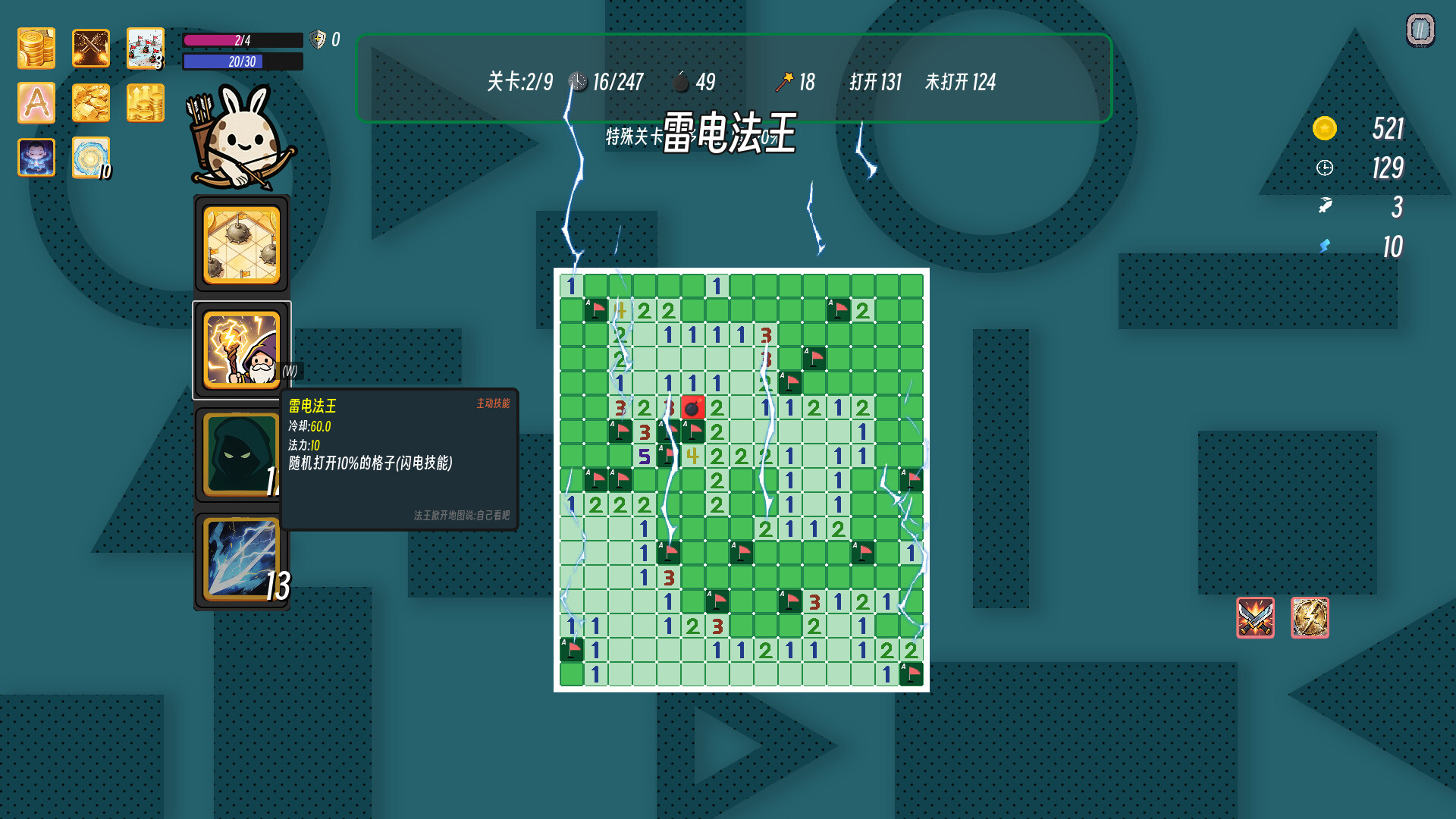Screen dimensions: 1456x819
Task: Open the crossed cannons buff icon
Action: coord(90,48)
